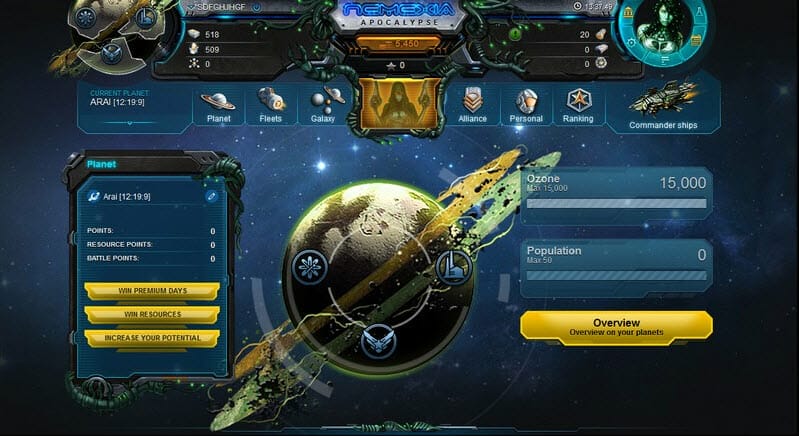This screenshot has width=799, height=436.
Task: Click the yellow Overview button
Action: [x=616, y=326]
